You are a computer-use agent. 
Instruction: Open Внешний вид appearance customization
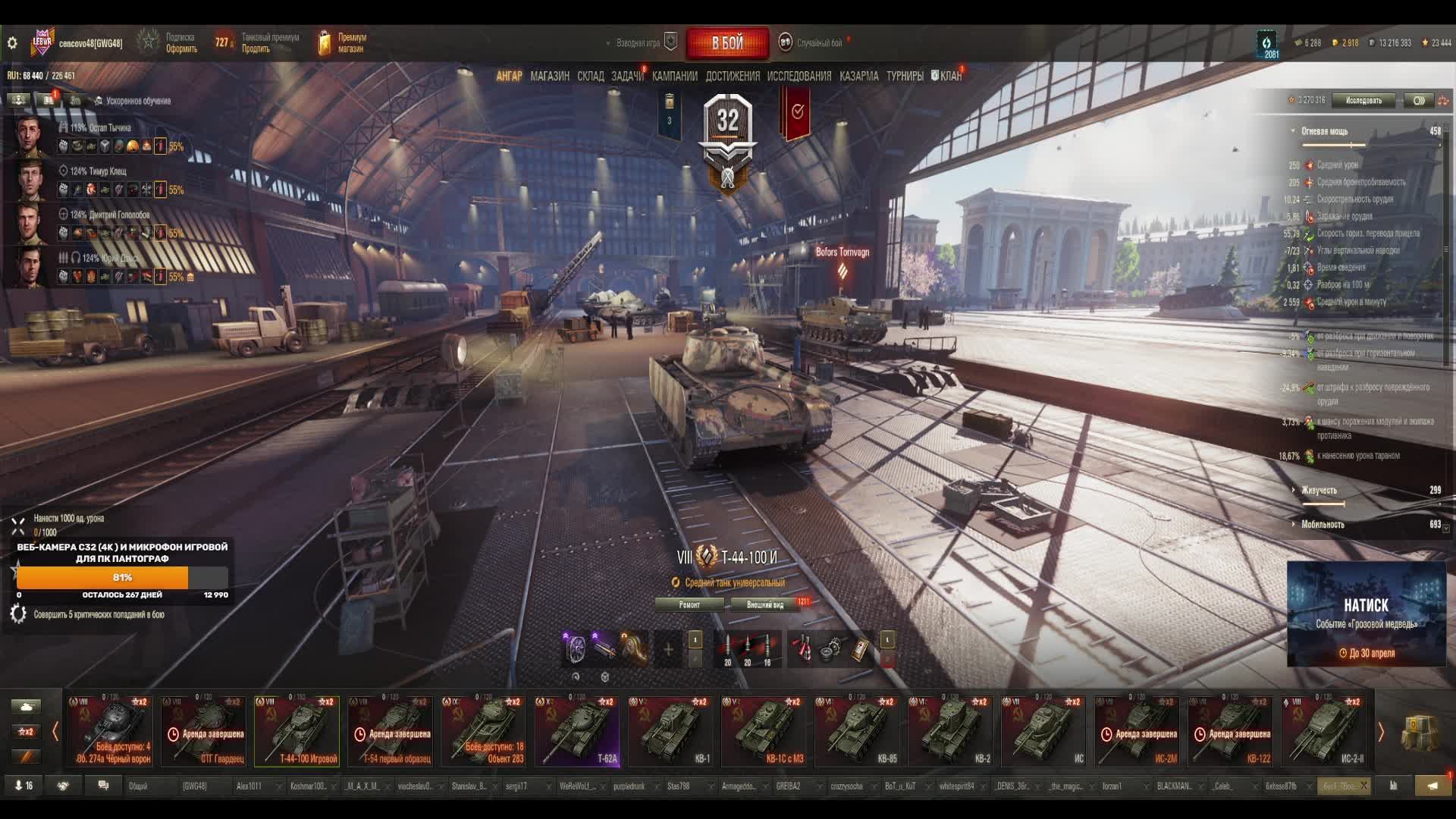pos(764,604)
